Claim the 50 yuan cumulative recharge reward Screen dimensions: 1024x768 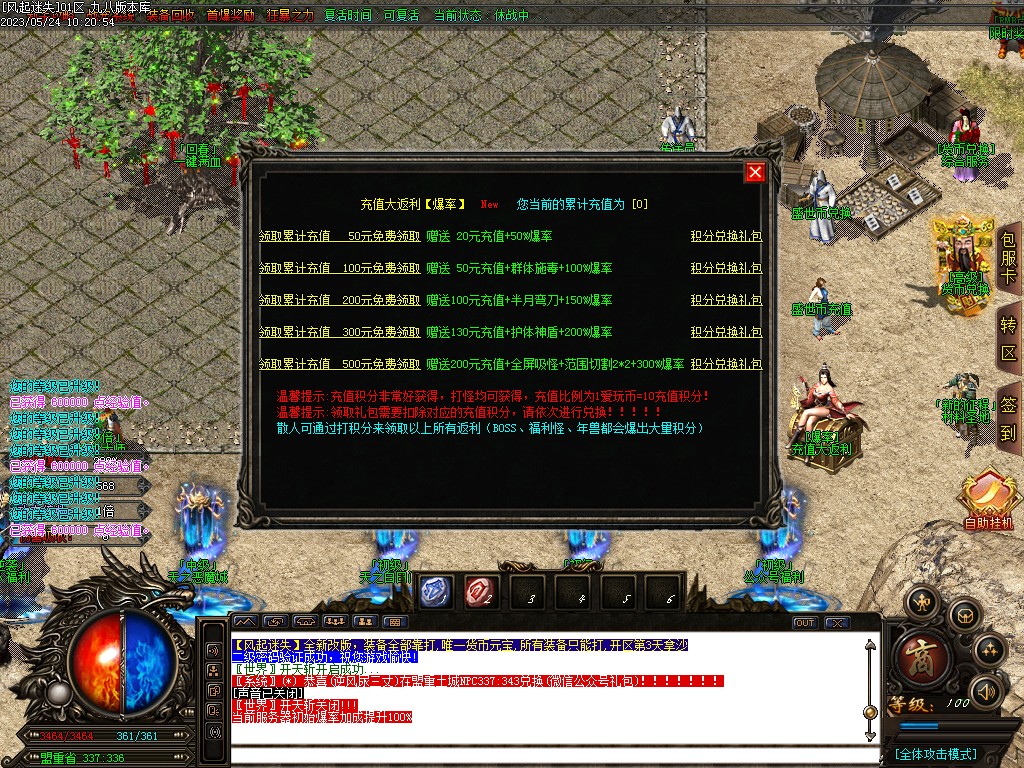point(339,237)
